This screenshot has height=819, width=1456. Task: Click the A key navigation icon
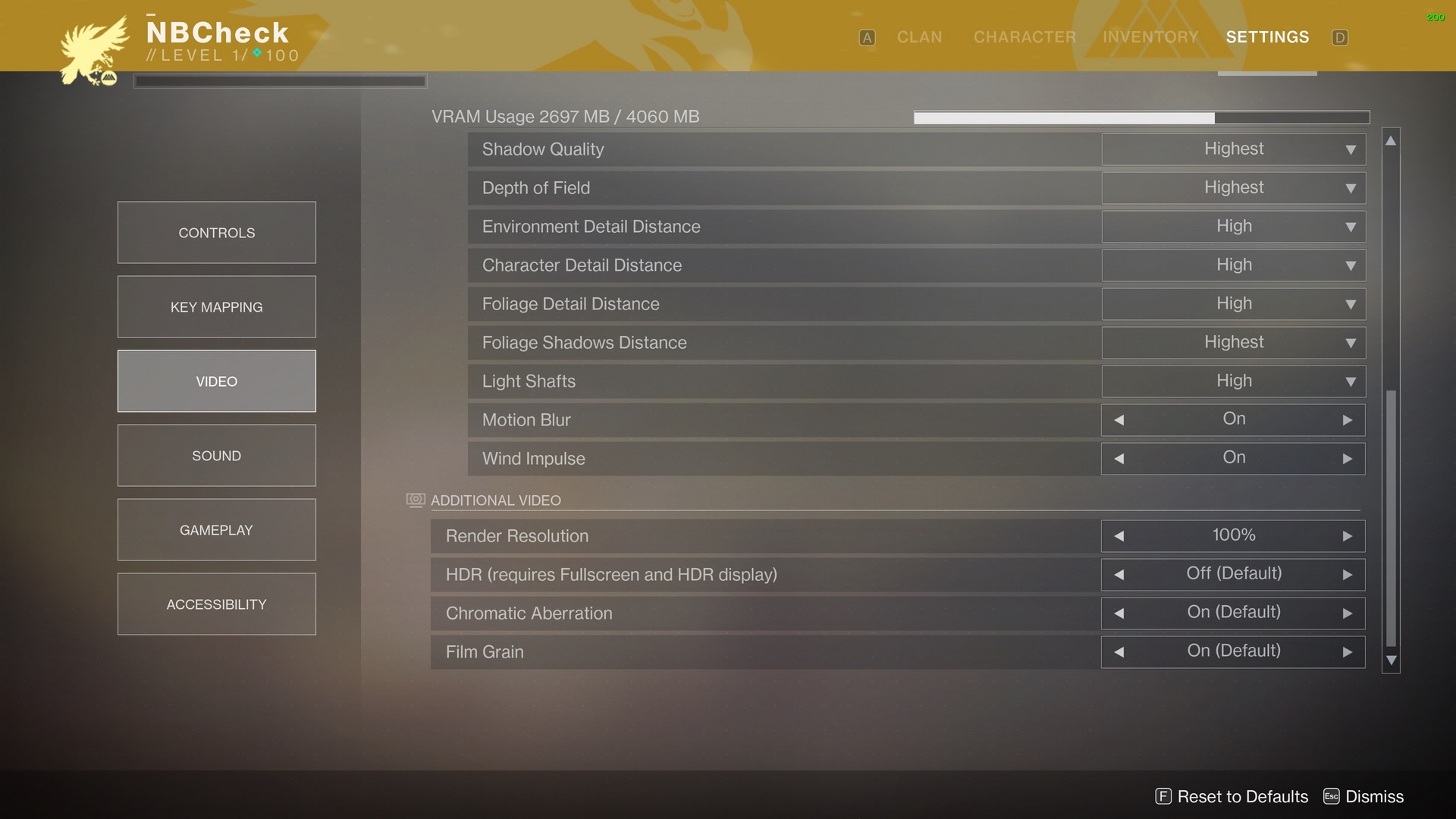pyautogui.click(x=867, y=37)
